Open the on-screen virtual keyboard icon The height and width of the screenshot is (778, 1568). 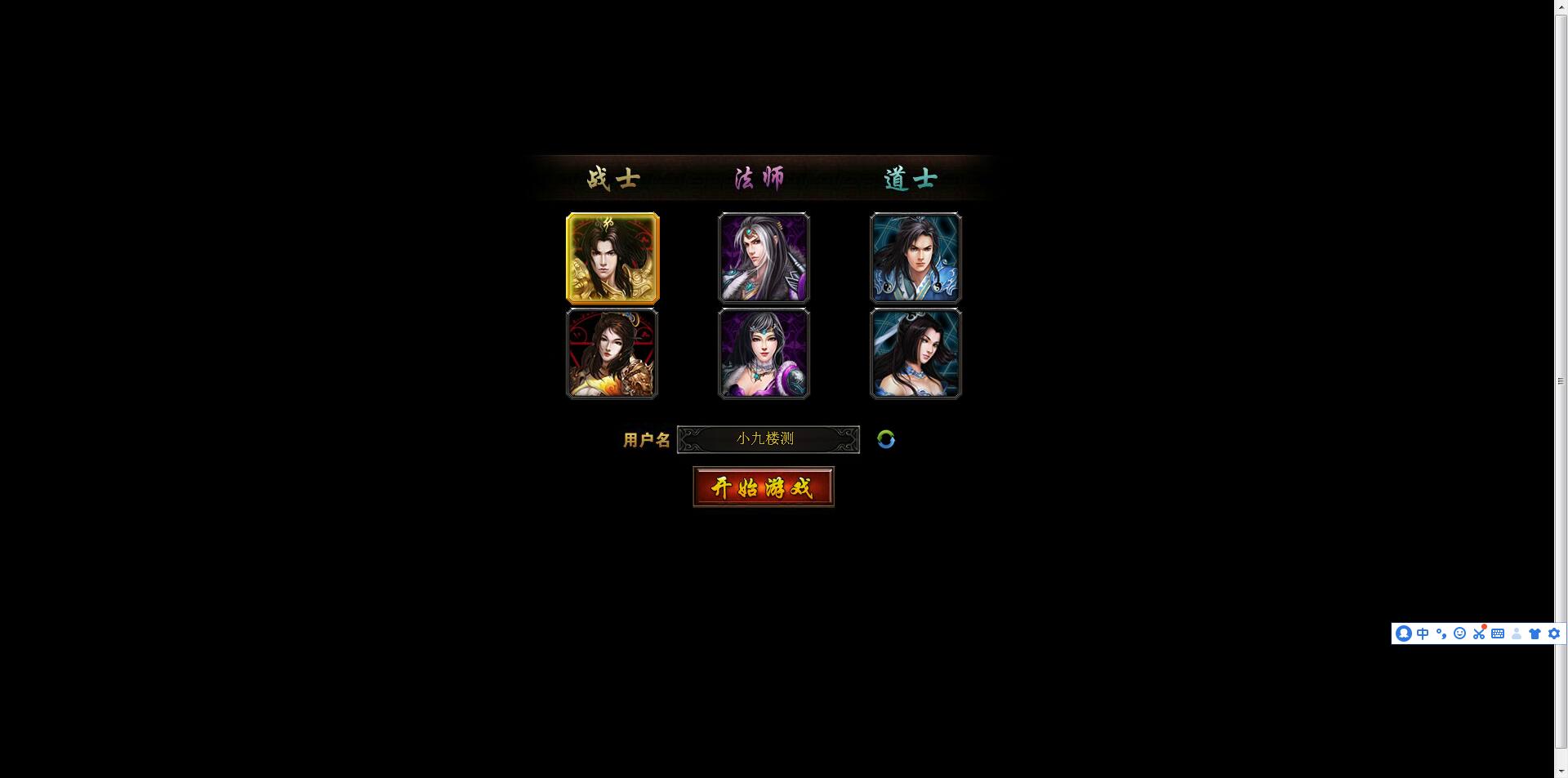coord(1498,634)
